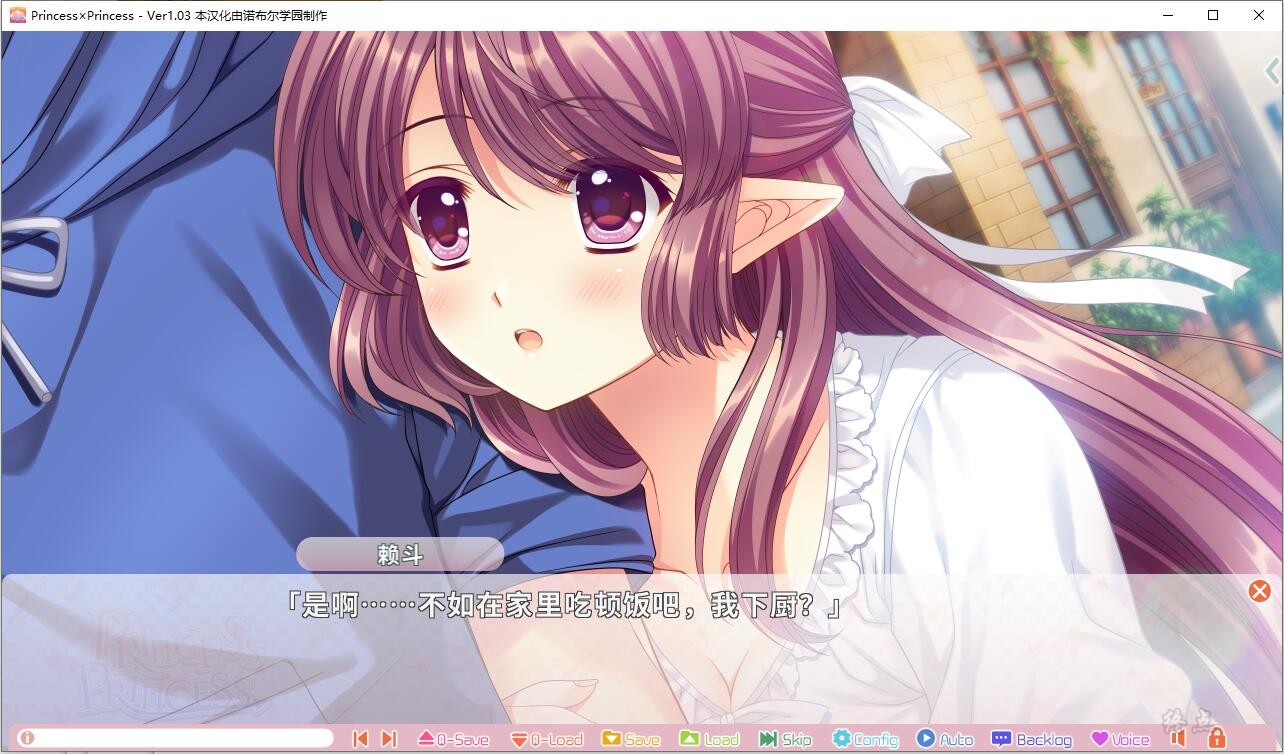Click the 赖斗 speaker name plate
This screenshot has height=754, width=1284.
tap(399, 553)
